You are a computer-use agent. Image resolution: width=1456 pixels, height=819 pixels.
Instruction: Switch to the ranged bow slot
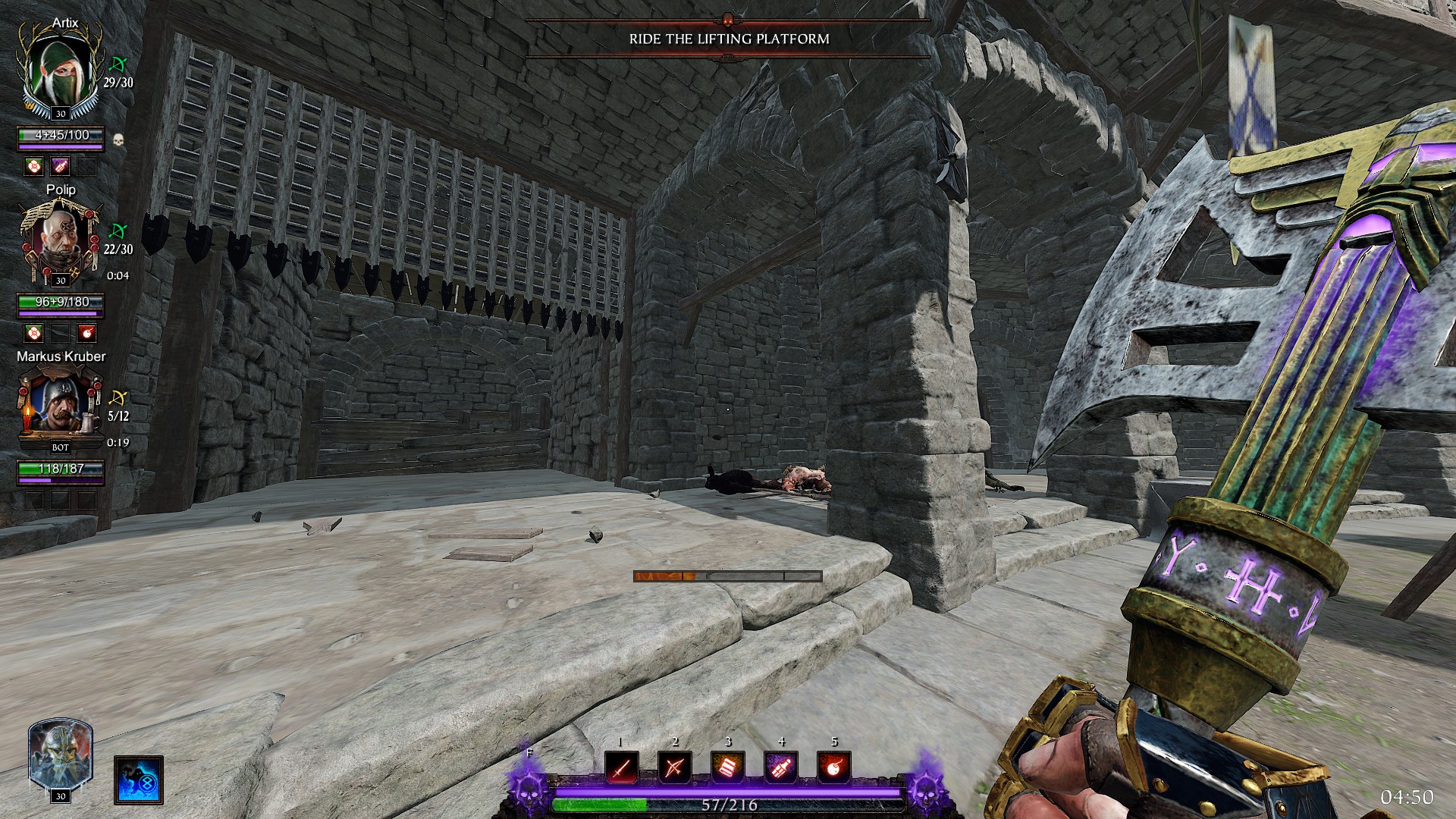tap(674, 769)
